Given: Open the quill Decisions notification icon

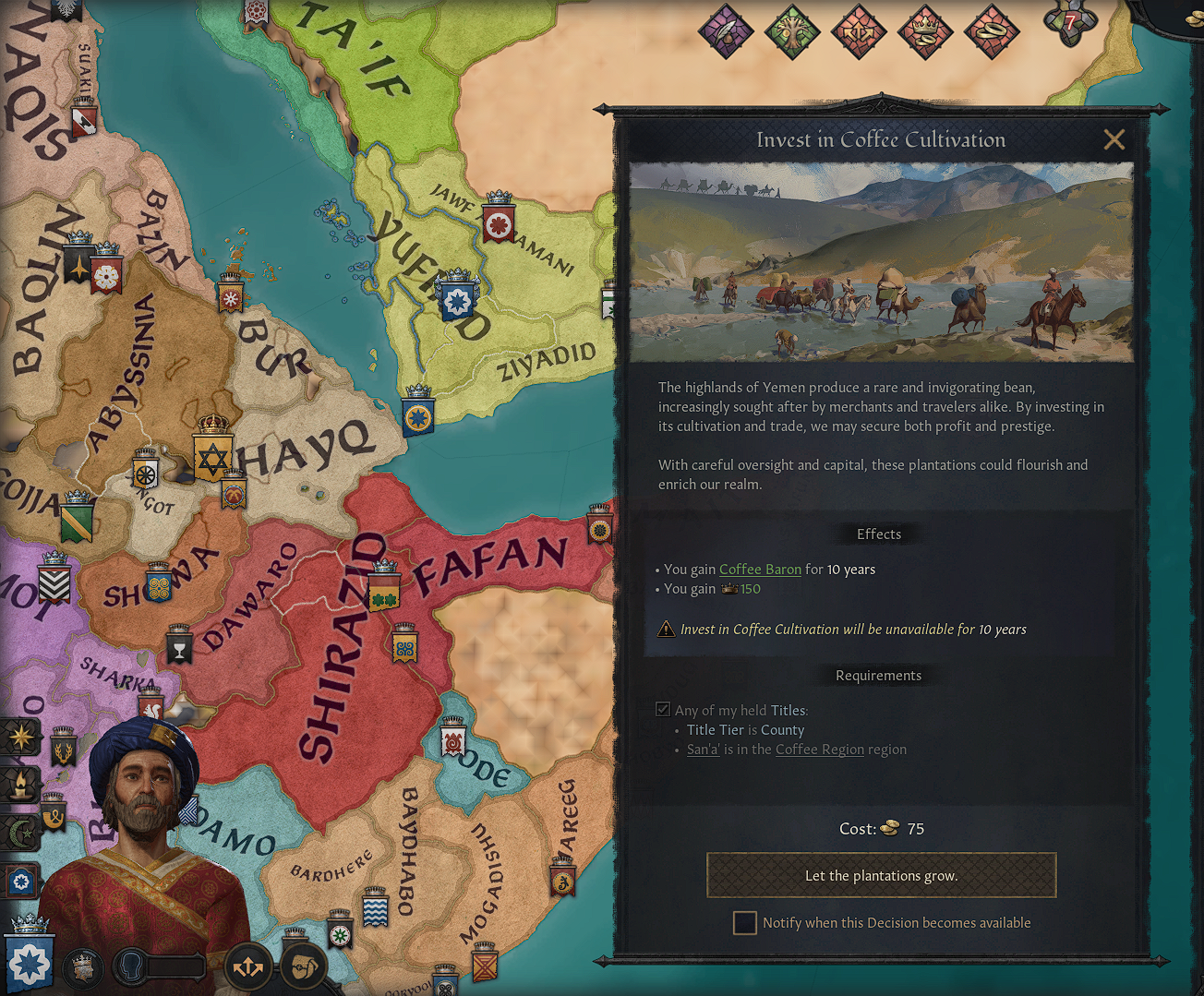Looking at the screenshot, I should click(727, 30).
